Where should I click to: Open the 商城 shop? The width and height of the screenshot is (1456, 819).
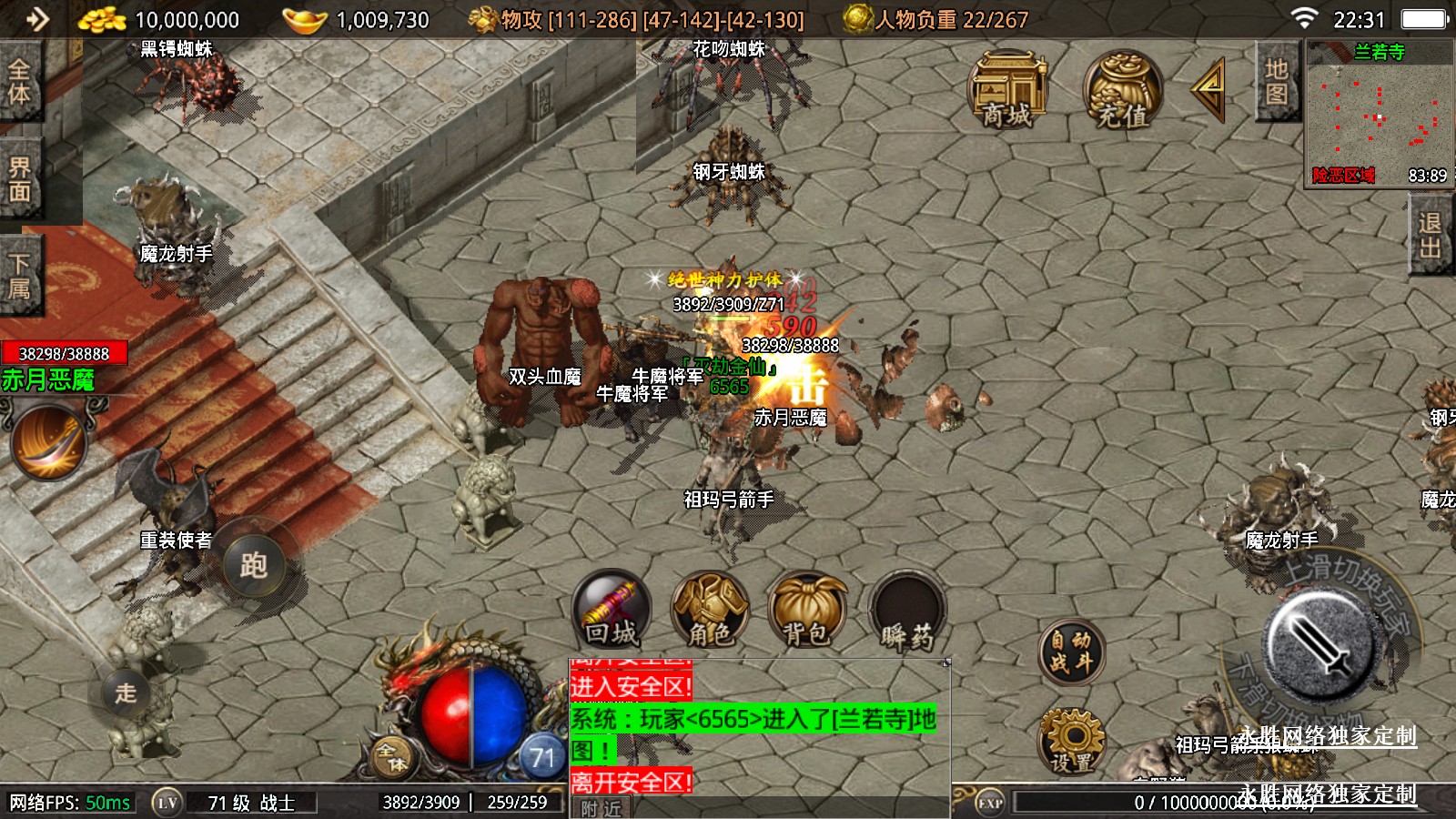pyautogui.click(x=1007, y=89)
